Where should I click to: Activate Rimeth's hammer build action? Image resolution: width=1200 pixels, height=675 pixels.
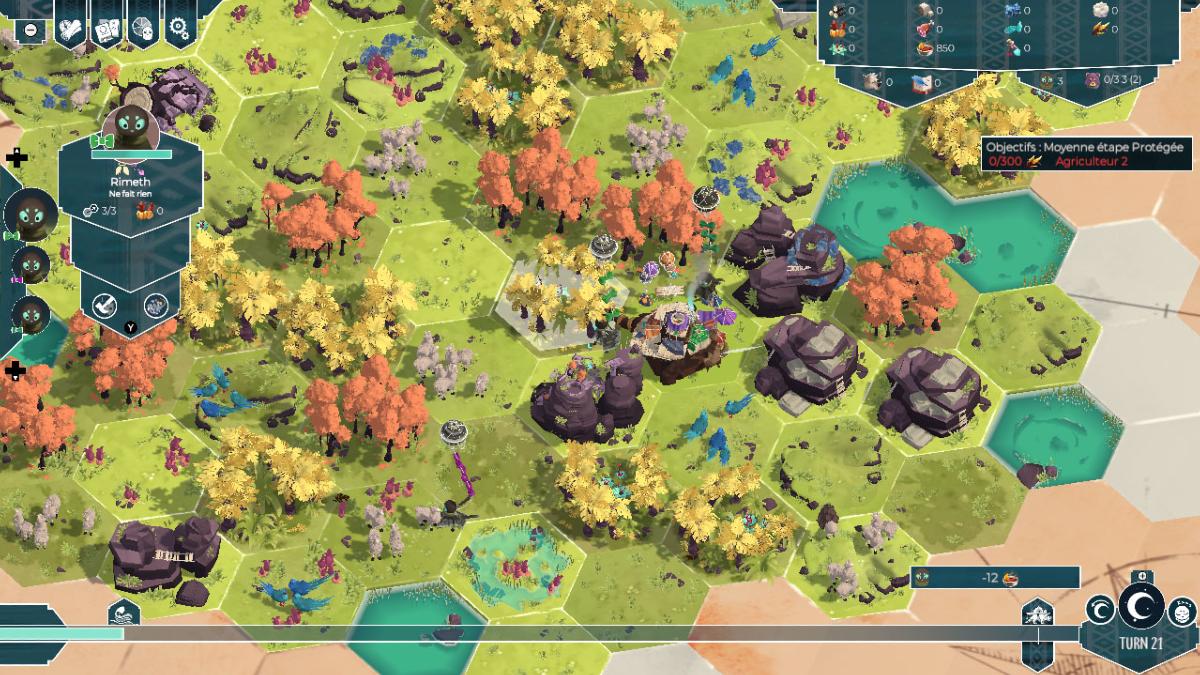pos(105,305)
